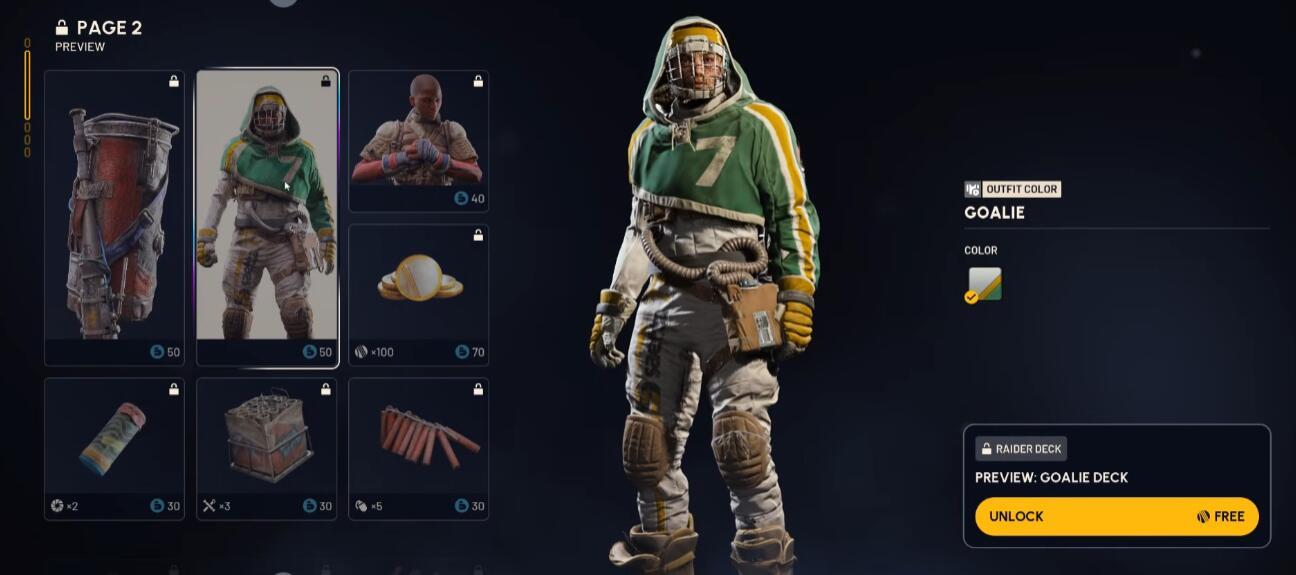Click the Raider Deck label

tap(1021, 449)
